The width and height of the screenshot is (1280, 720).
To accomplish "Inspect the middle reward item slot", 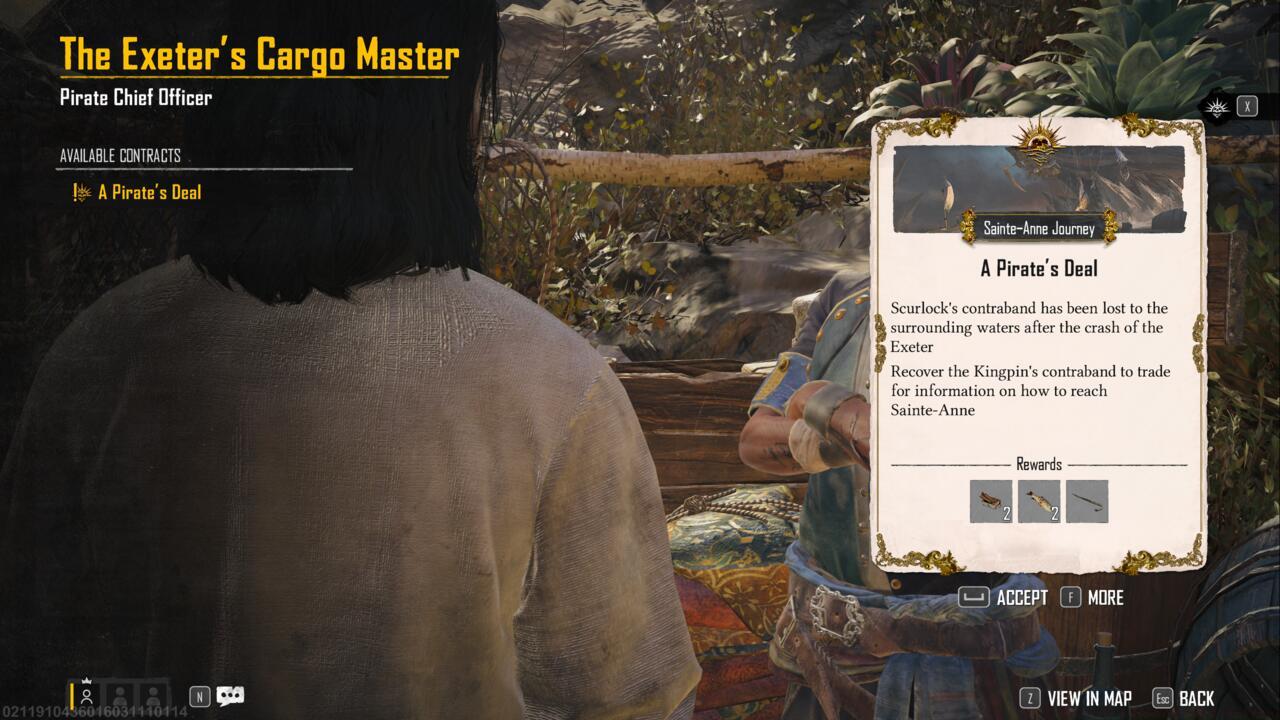I will pos(1039,501).
